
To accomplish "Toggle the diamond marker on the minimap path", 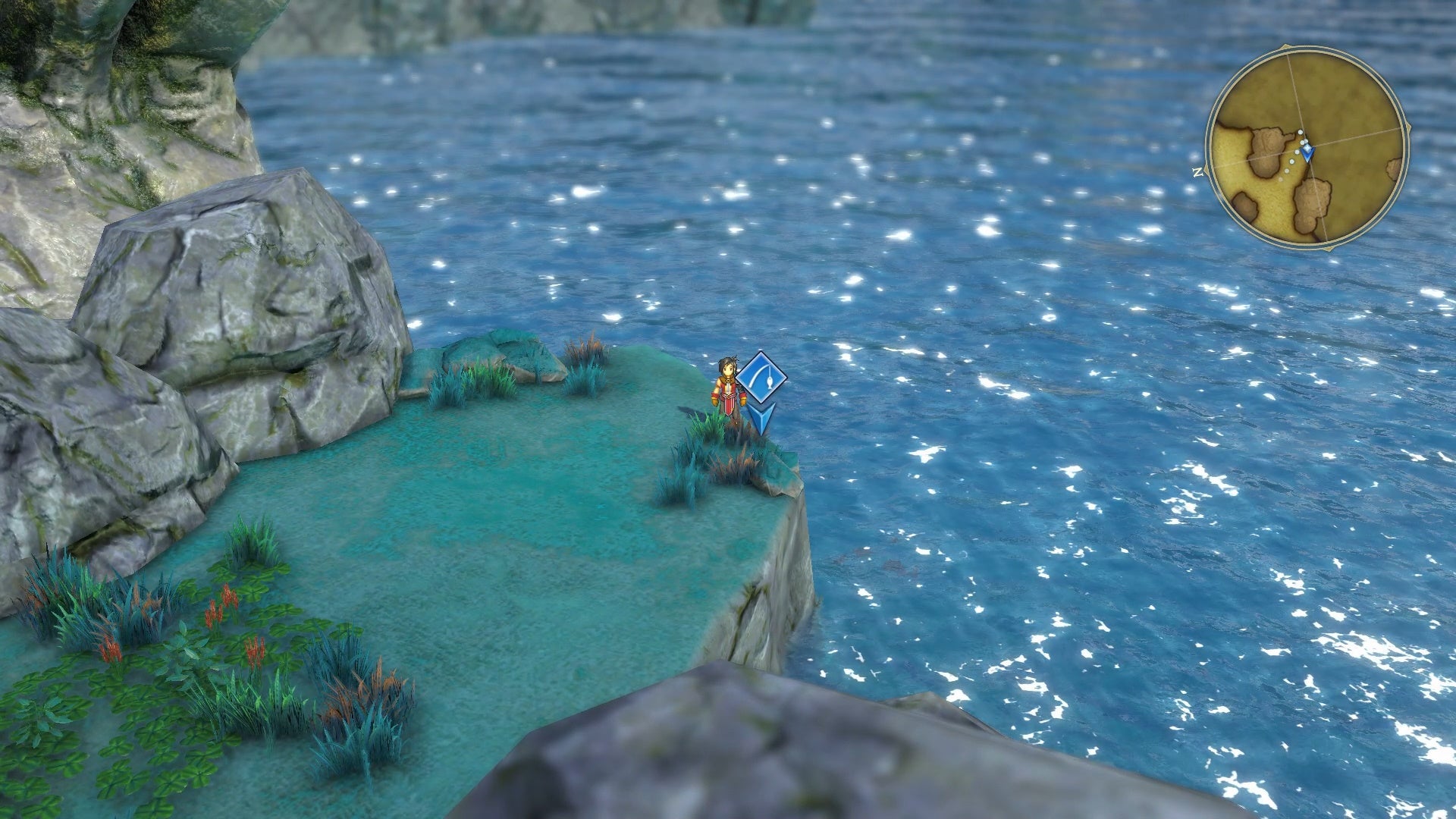I will point(1307,147).
